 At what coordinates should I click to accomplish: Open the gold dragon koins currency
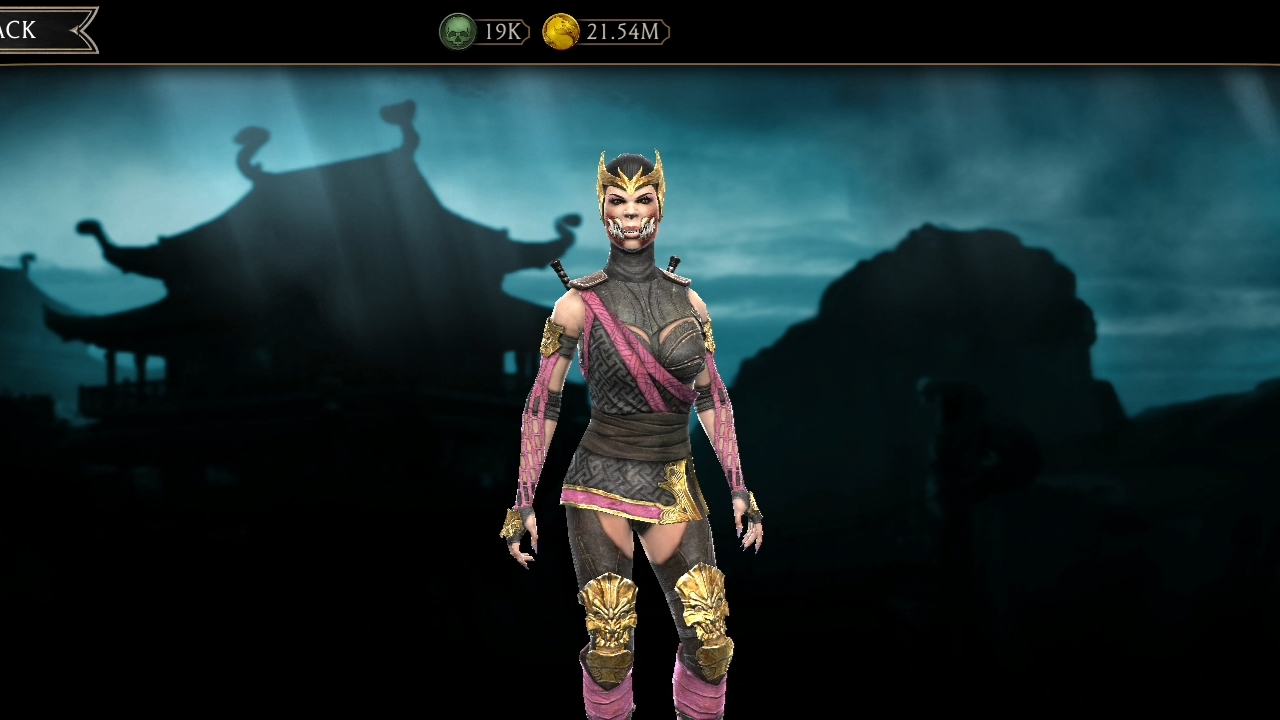561,32
